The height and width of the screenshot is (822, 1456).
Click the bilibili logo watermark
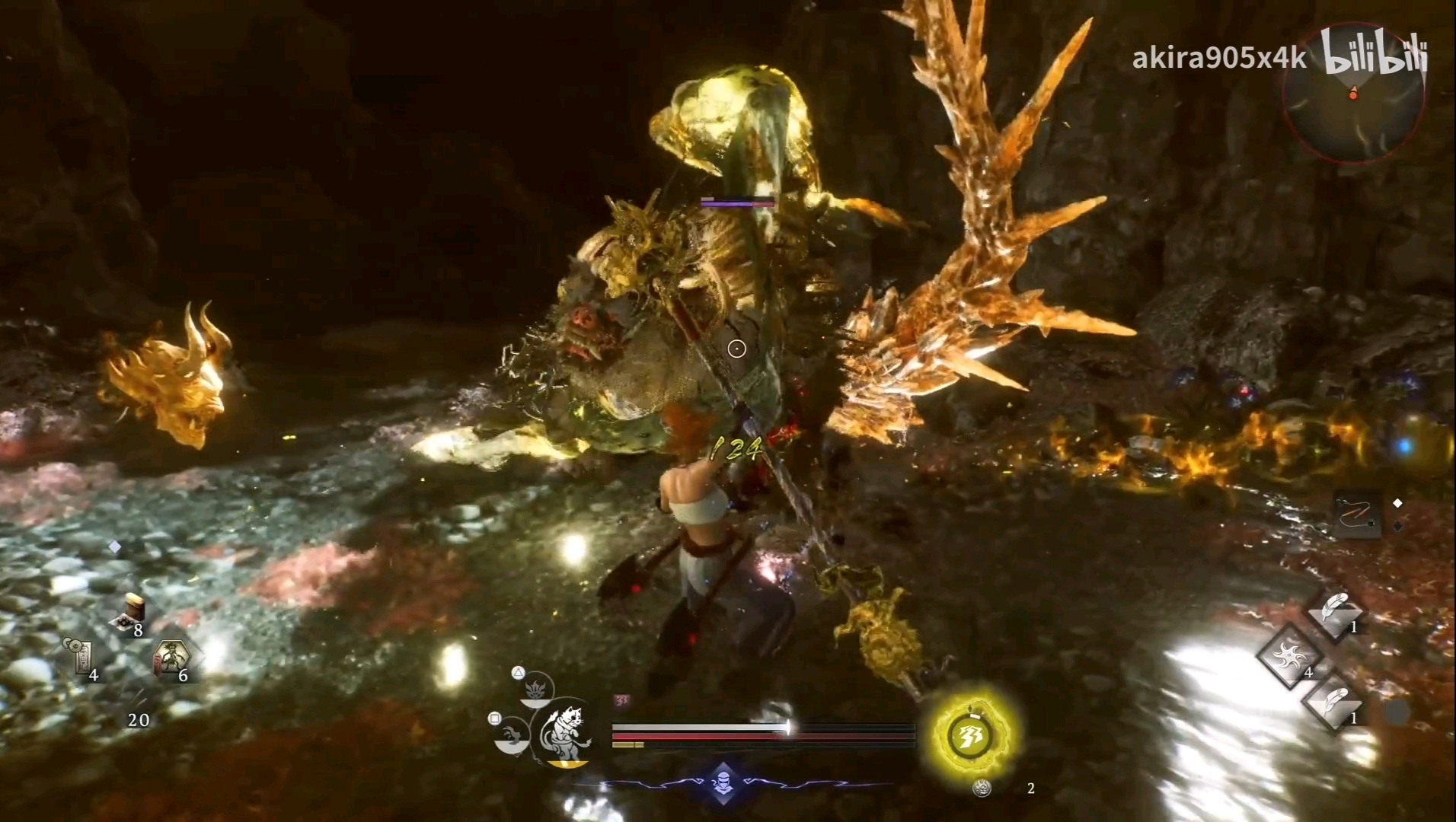point(1374,53)
